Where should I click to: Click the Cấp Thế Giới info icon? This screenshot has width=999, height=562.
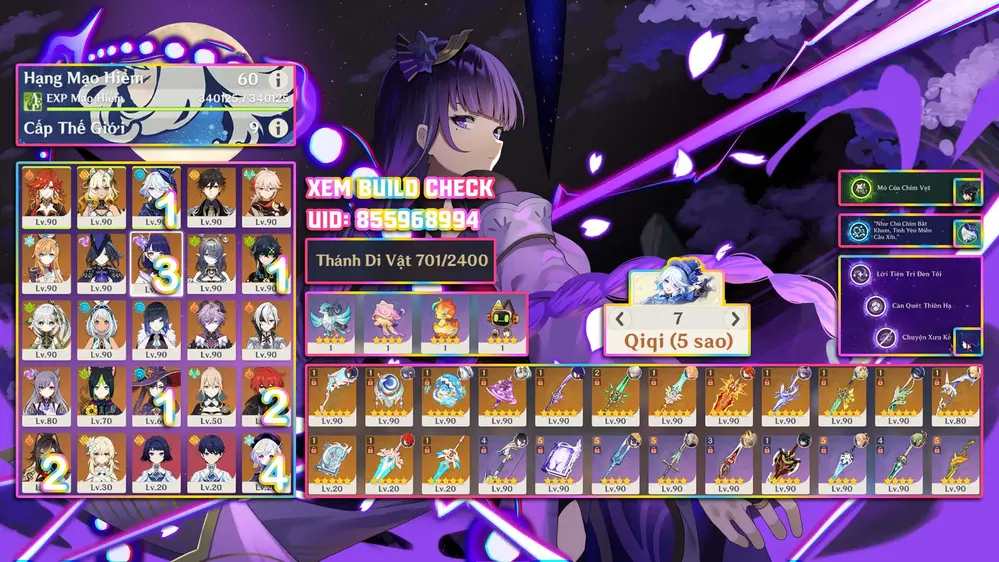pyautogui.click(x=278, y=128)
